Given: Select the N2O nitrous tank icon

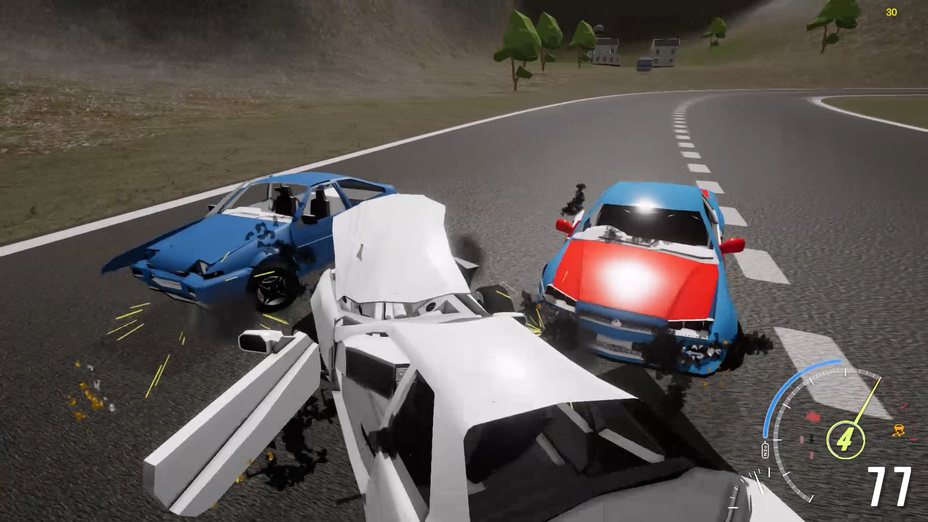Looking at the screenshot, I should click(x=766, y=450).
